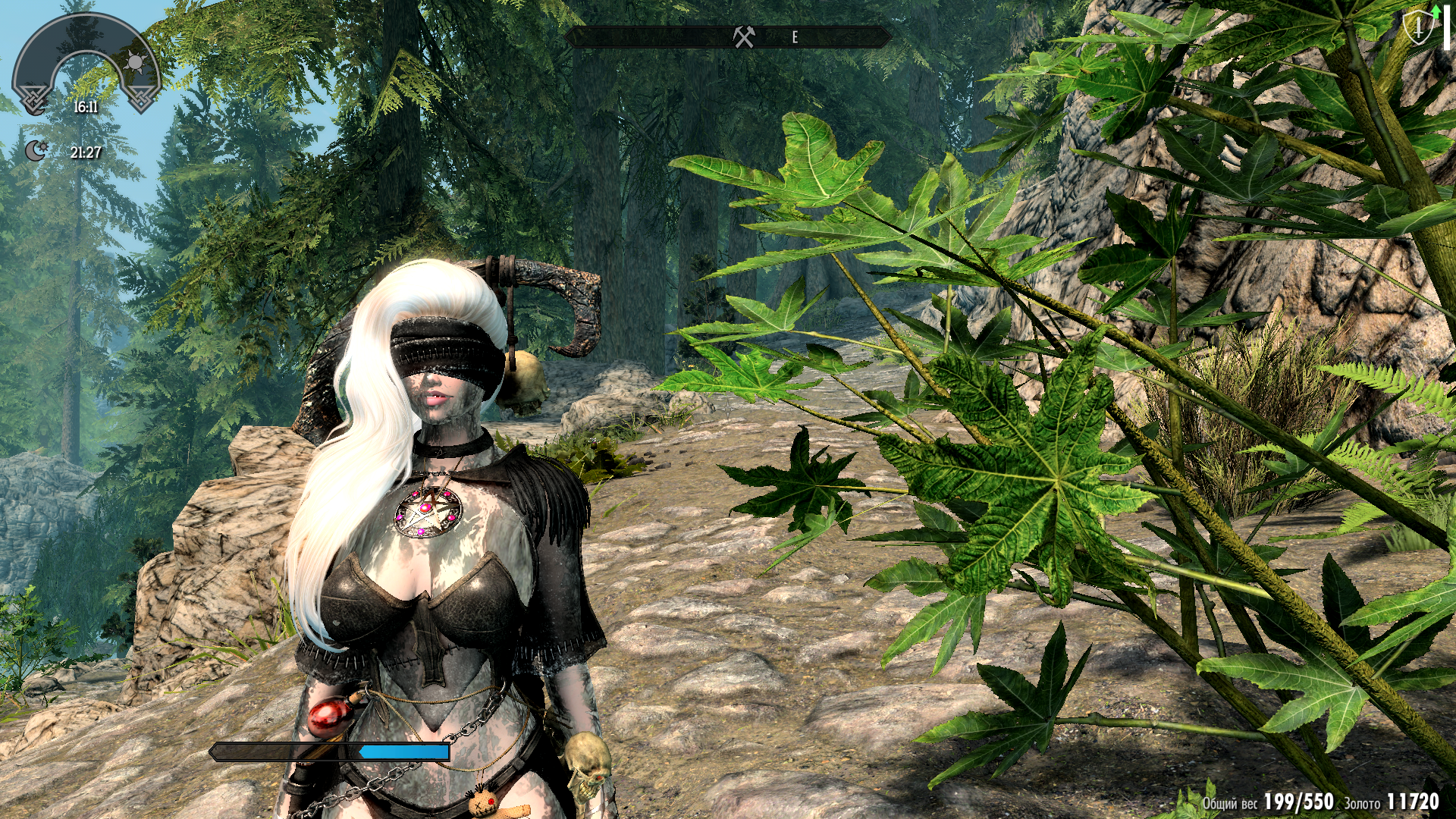
Task: Click the crossed pickaxes mine marker
Action: 744,36
